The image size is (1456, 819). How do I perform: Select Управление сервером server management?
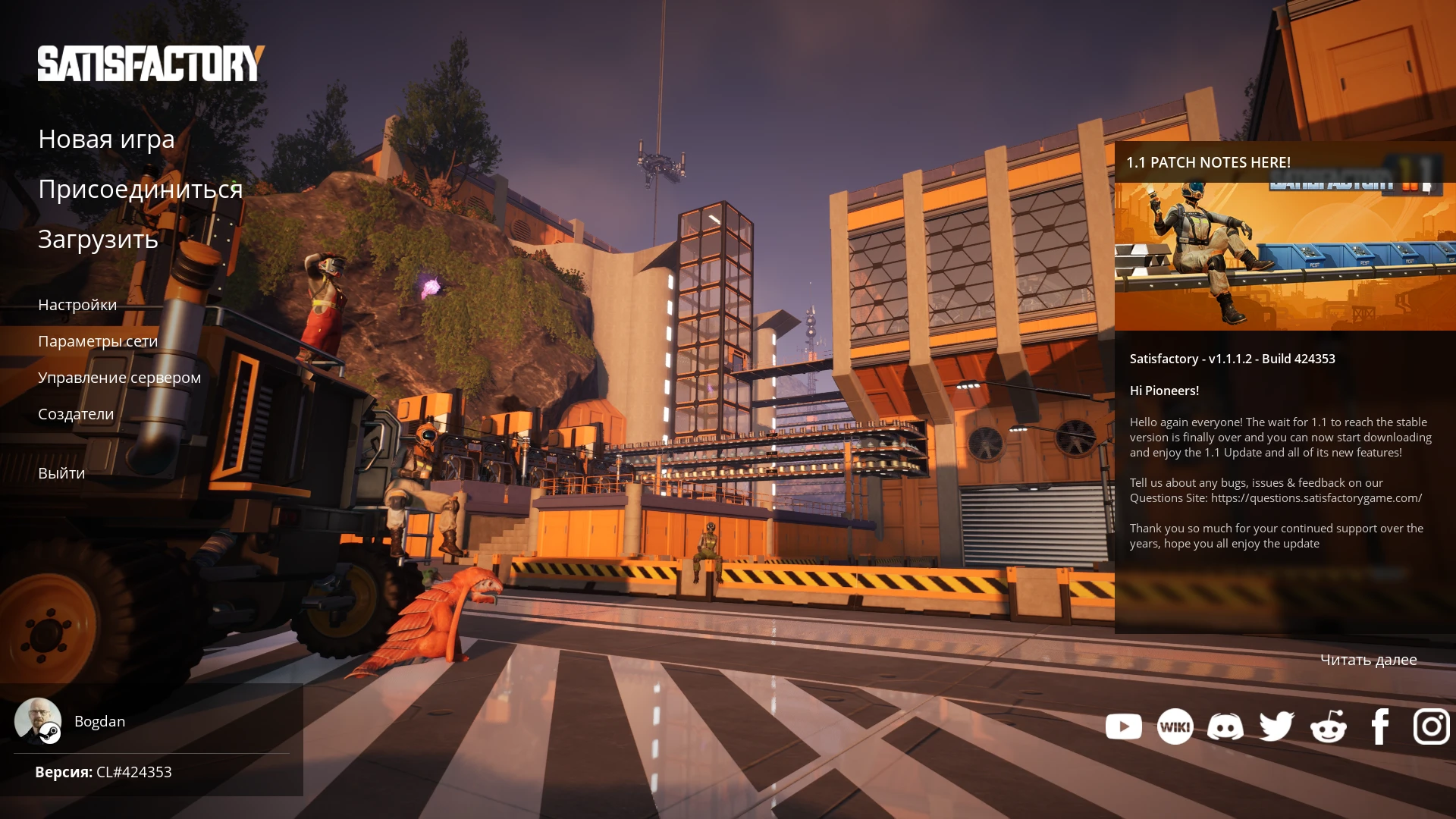[x=120, y=377]
